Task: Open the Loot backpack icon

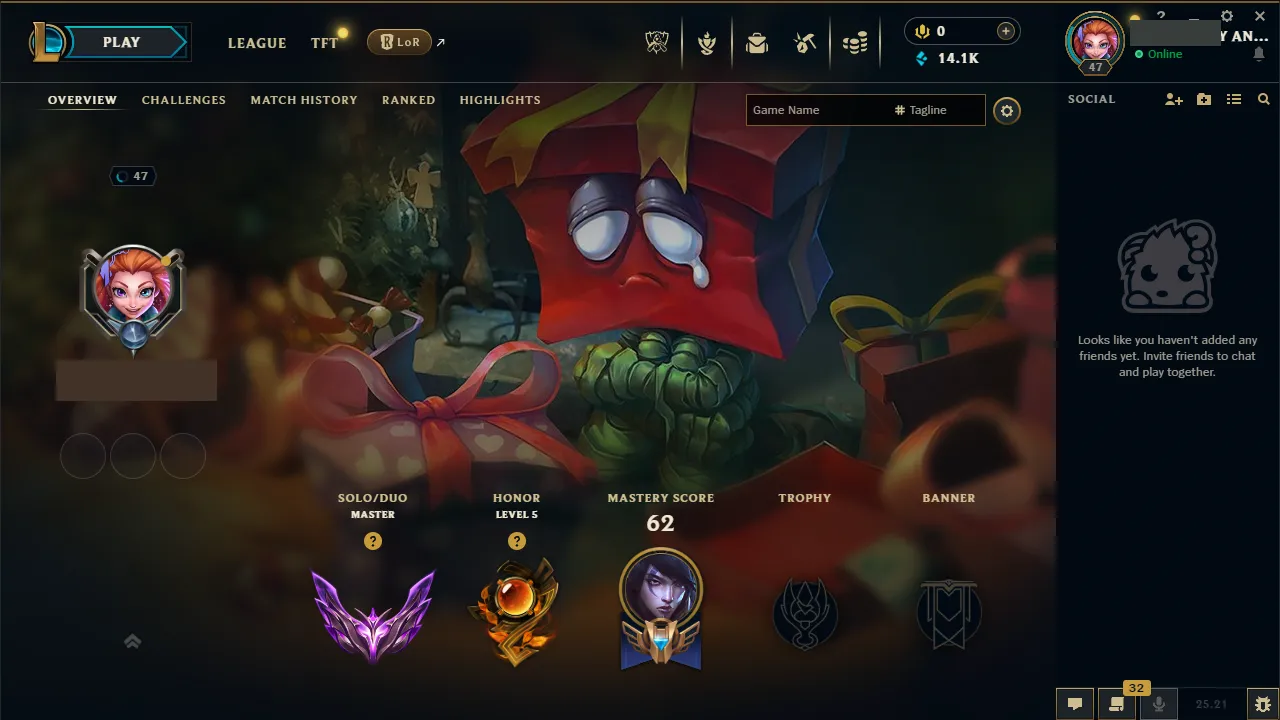Action: pos(757,42)
